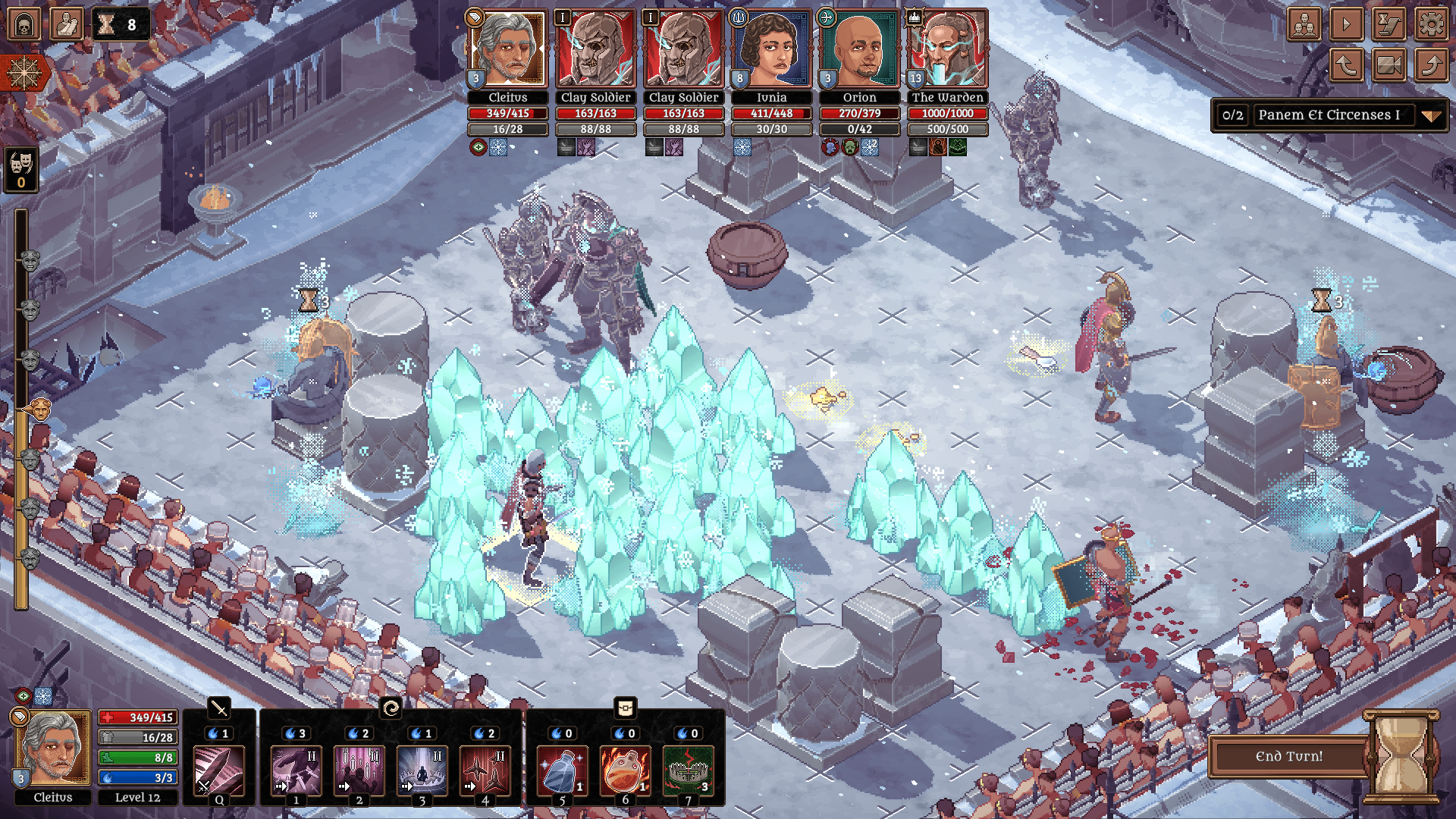Select The Warden's portrait in turn order
1456x819 pixels.
(x=947, y=50)
